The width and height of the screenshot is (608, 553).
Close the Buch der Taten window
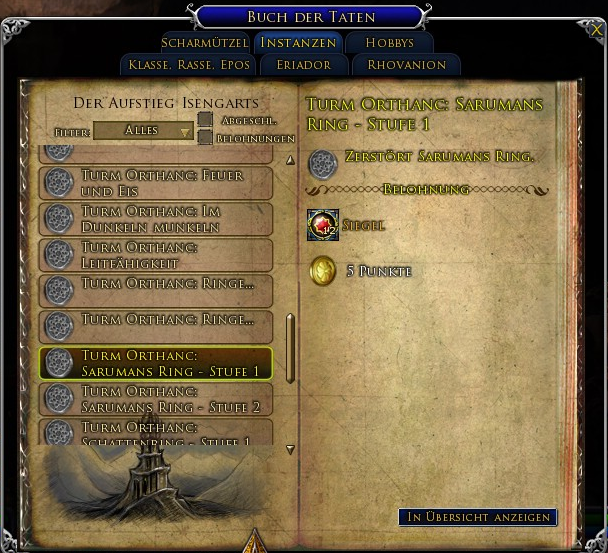(596, 29)
